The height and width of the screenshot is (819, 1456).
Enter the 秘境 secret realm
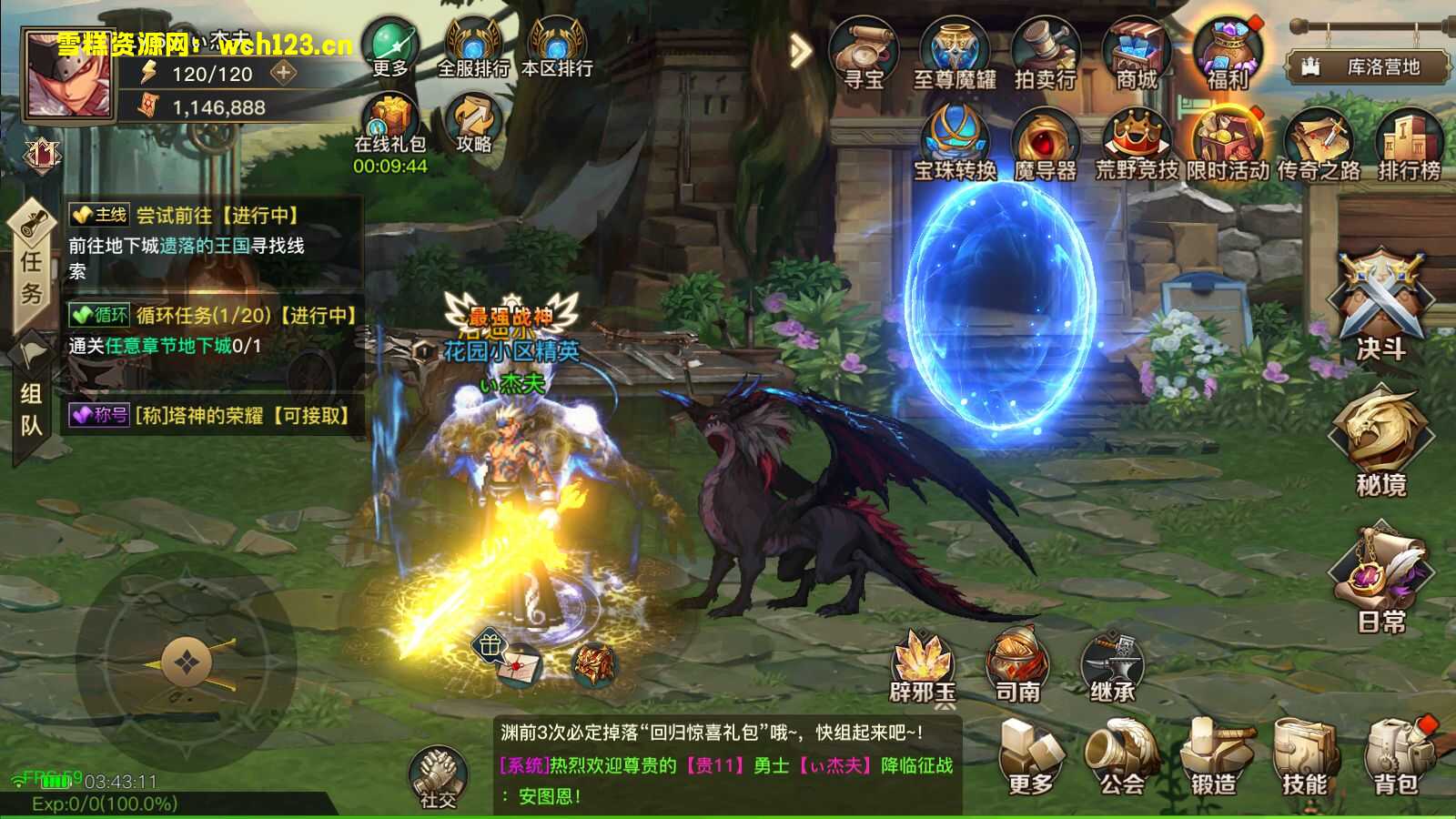pos(1380,441)
